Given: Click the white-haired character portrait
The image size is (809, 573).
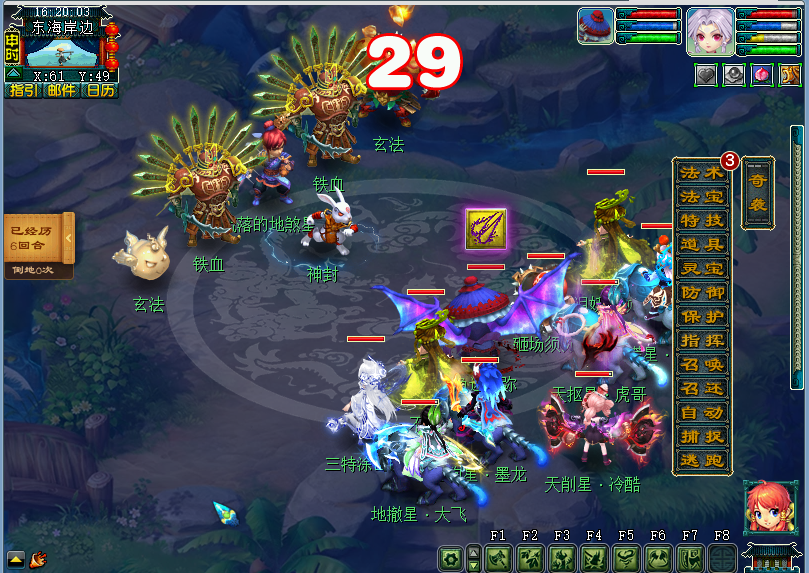Looking at the screenshot, I should click(709, 31).
